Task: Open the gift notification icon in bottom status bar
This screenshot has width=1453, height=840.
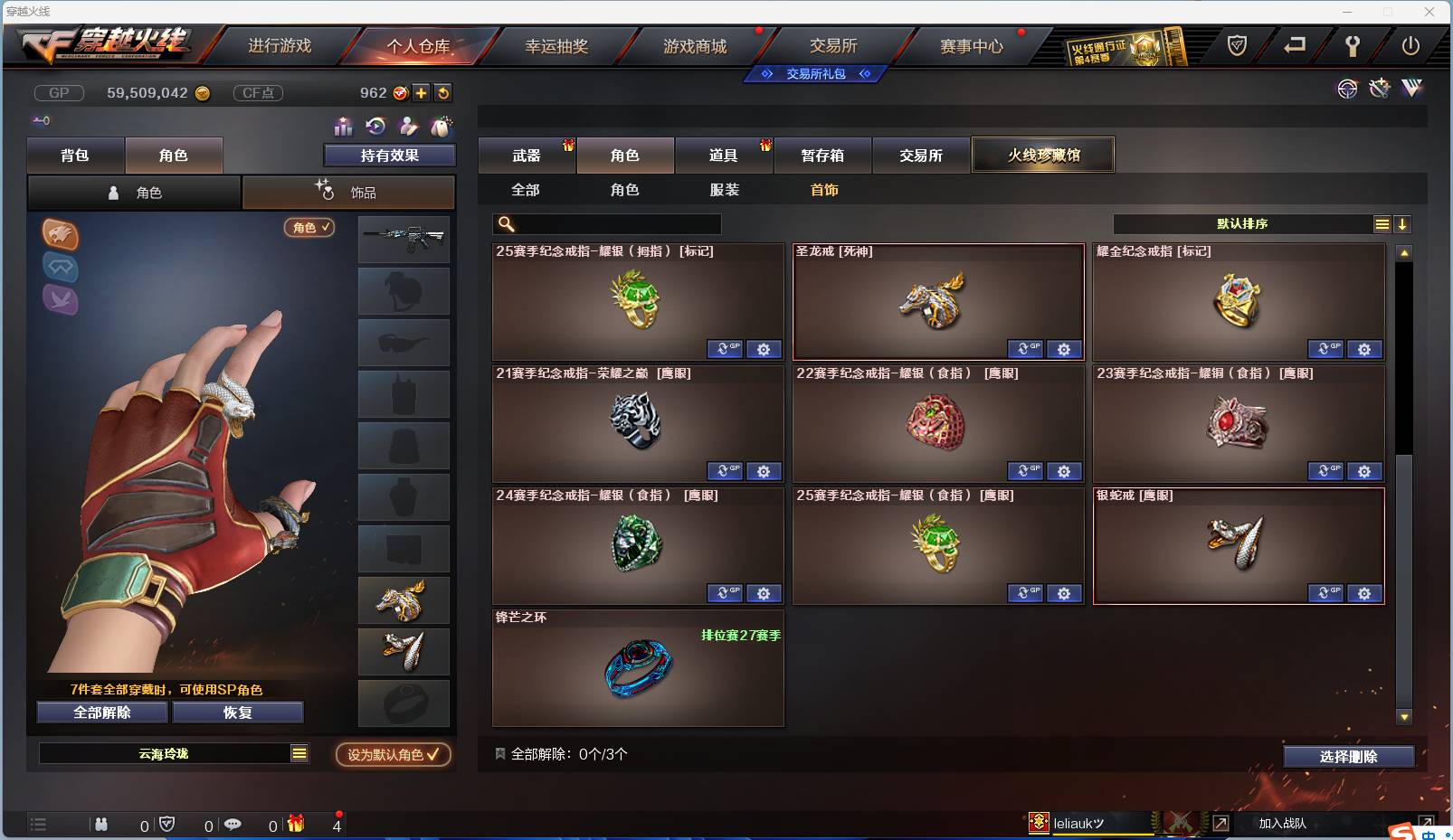Action: pyautogui.click(x=294, y=825)
